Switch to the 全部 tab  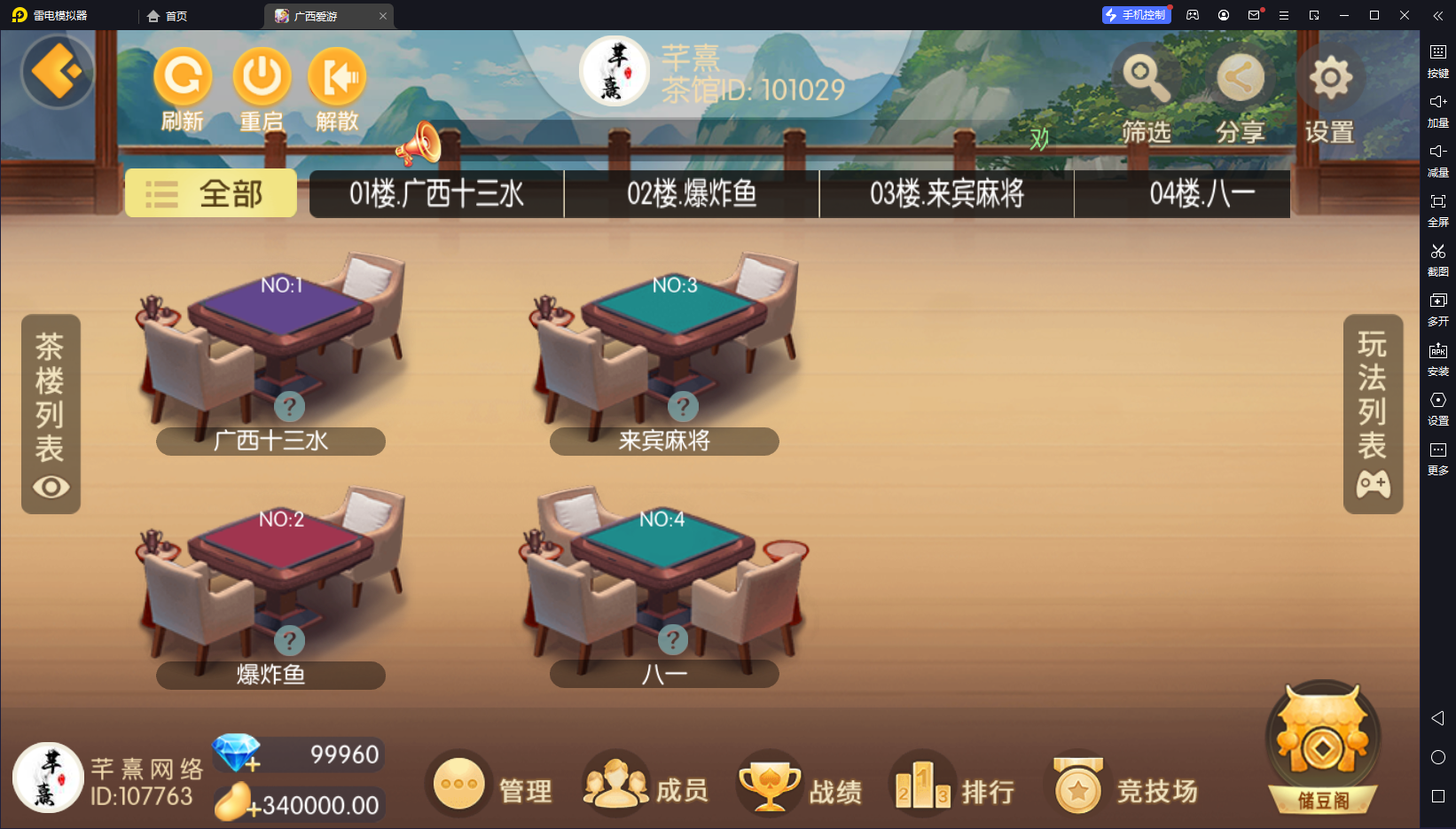tap(211, 193)
